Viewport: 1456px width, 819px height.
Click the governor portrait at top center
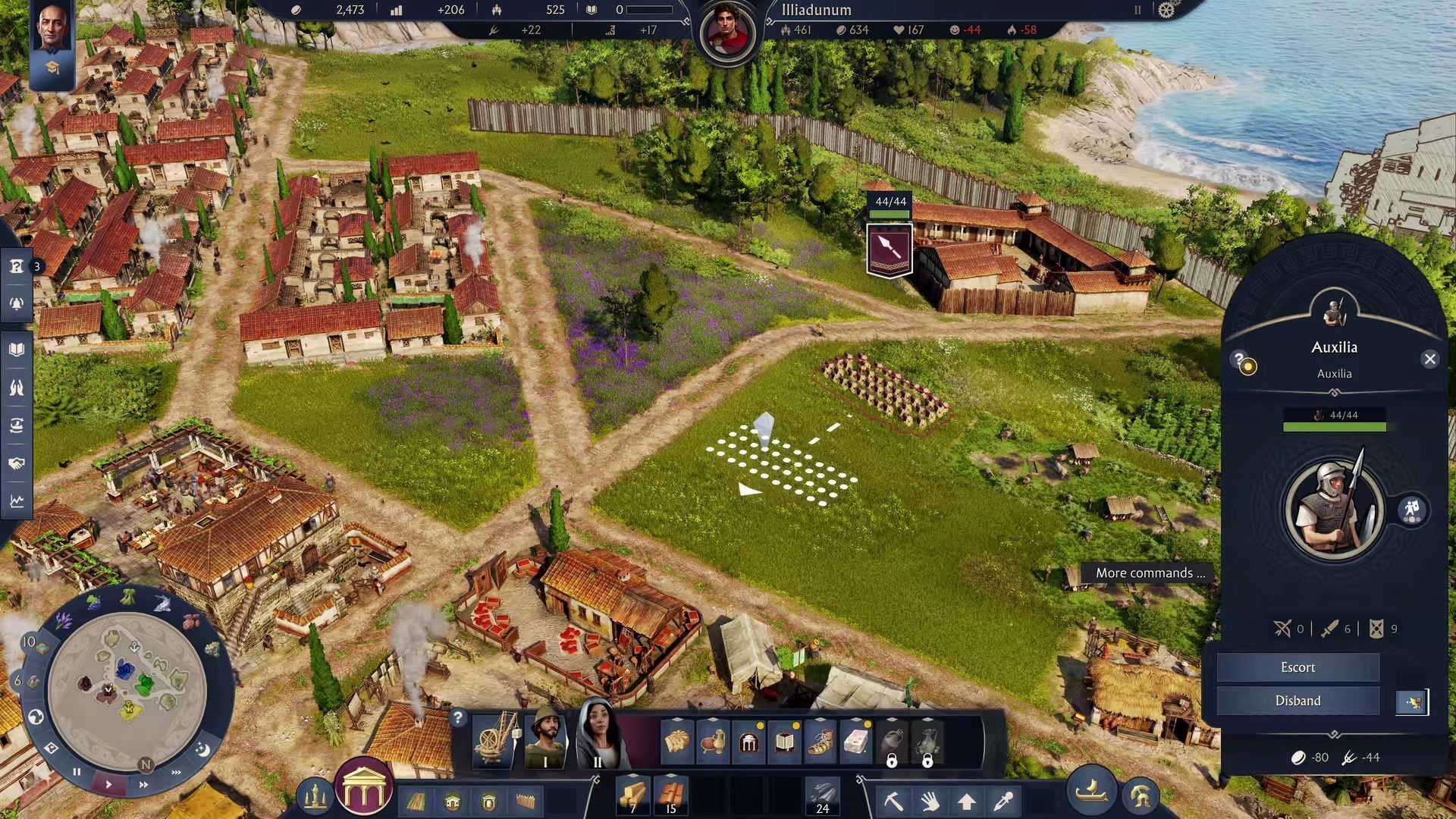click(727, 33)
